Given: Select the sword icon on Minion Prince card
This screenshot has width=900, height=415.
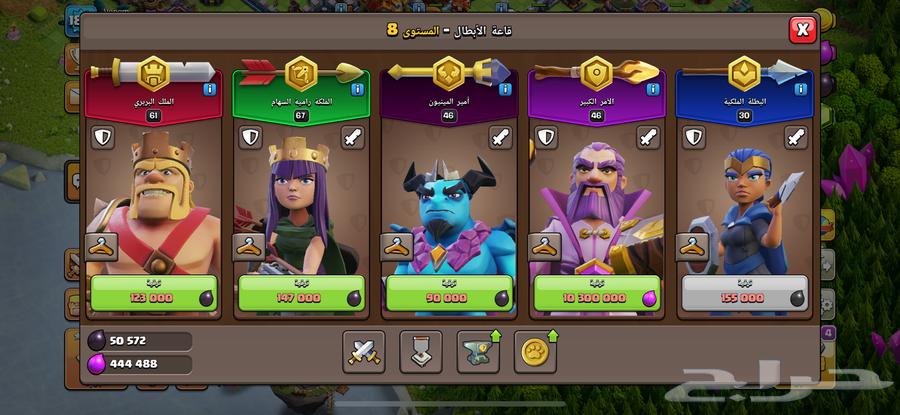Looking at the screenshot, I should click(502, 138).
